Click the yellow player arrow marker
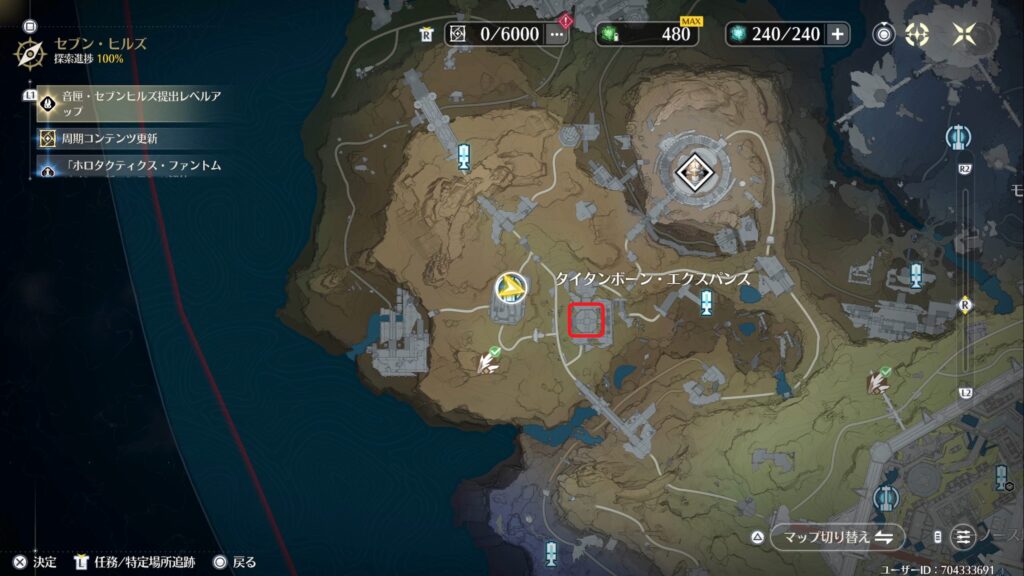 coord(510,289)
